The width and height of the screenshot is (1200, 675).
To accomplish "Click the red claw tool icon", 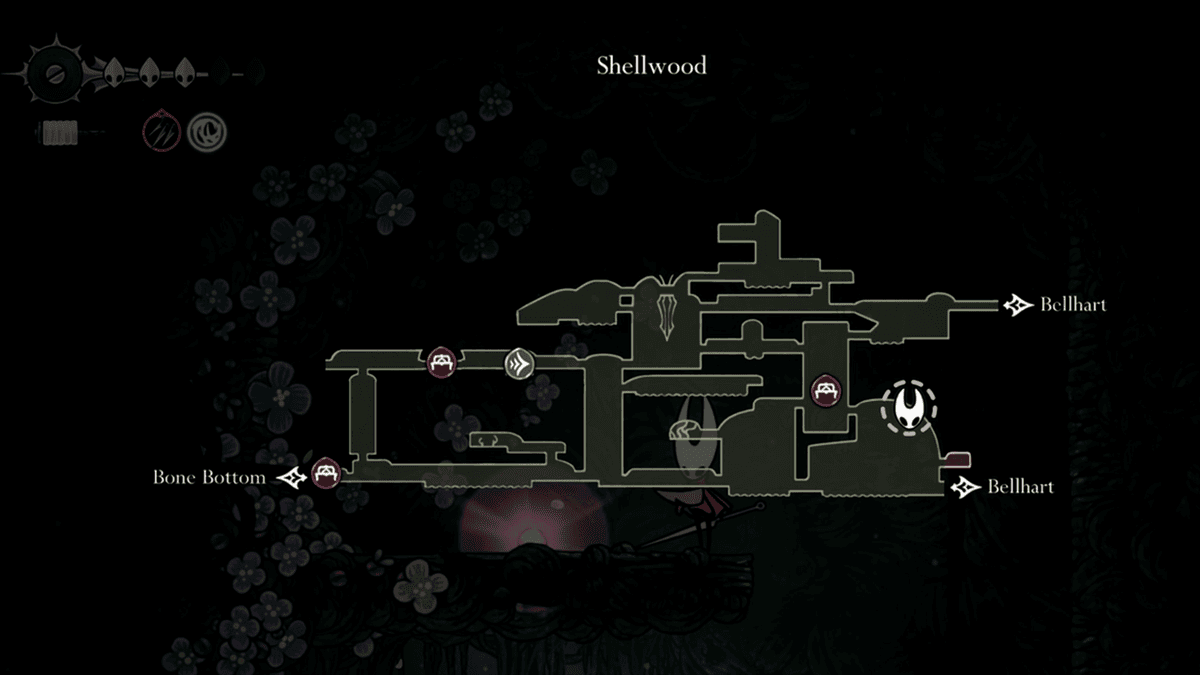I will [159, 130].
